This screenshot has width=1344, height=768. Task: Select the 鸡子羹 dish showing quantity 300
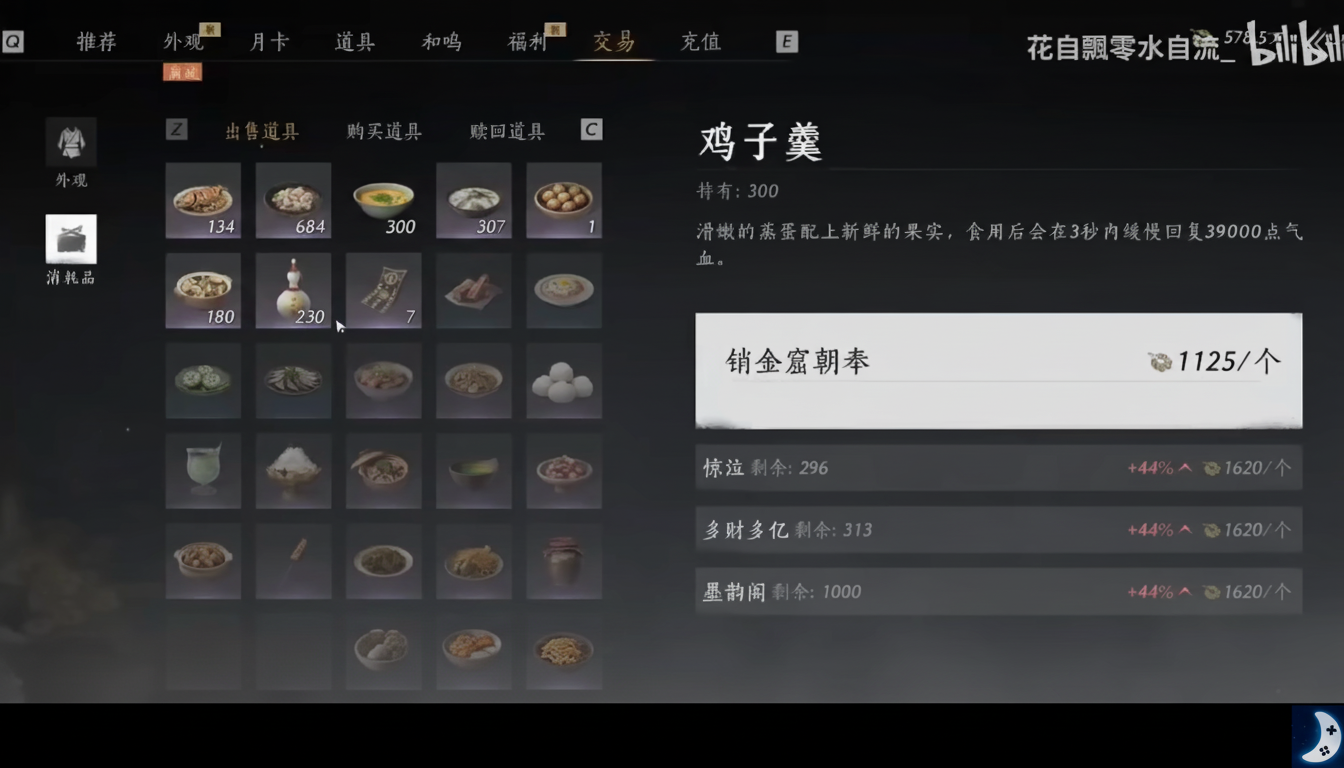(383, 200)
